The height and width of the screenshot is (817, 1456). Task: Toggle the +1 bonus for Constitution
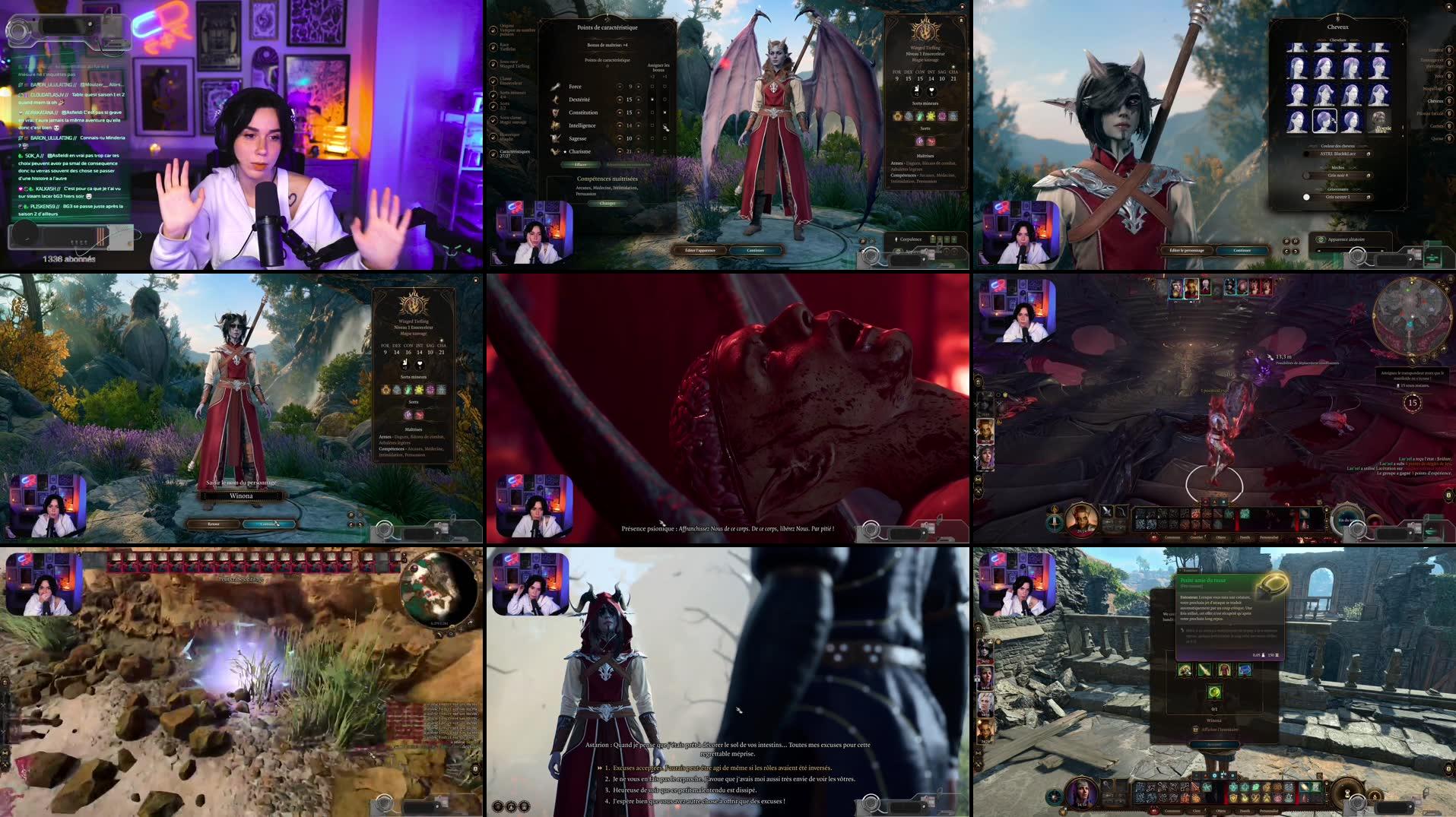pos(665,112)
